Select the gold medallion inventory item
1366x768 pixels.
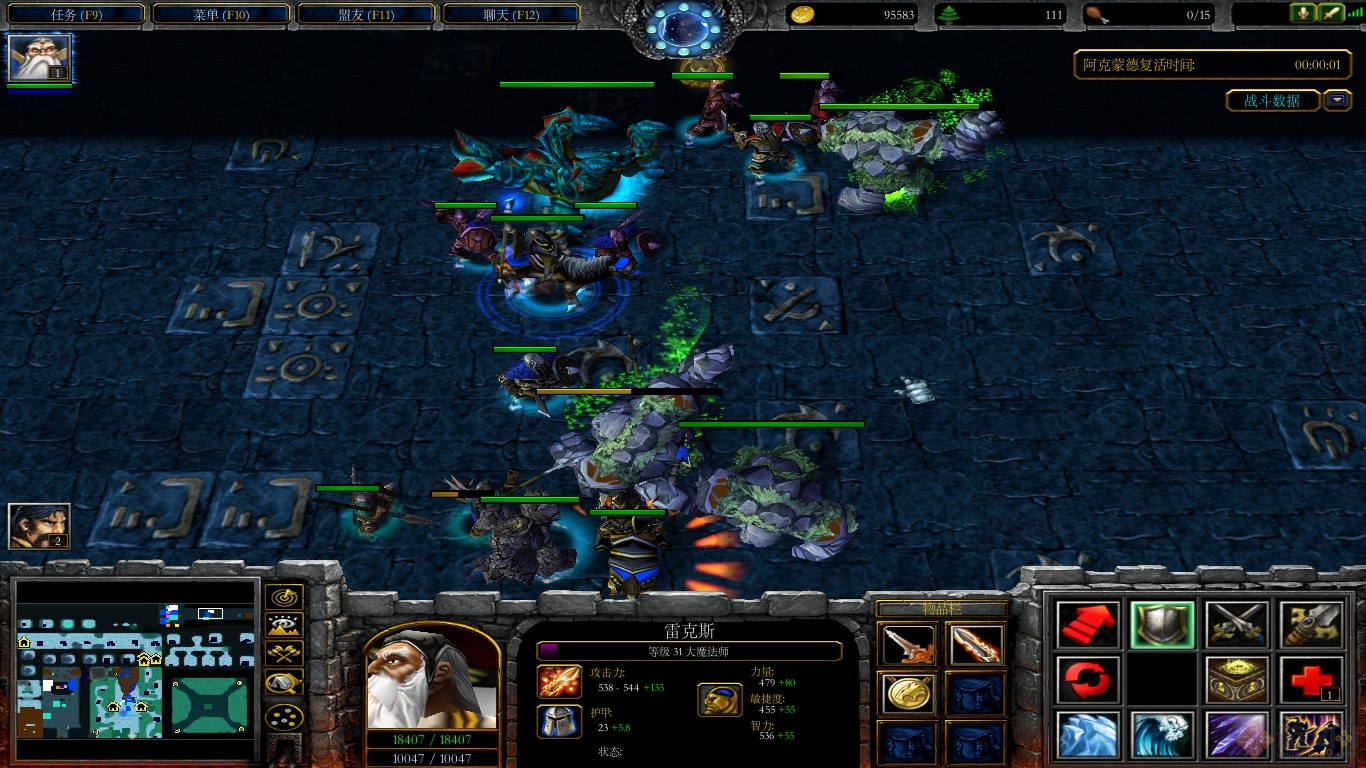[909, 694]
